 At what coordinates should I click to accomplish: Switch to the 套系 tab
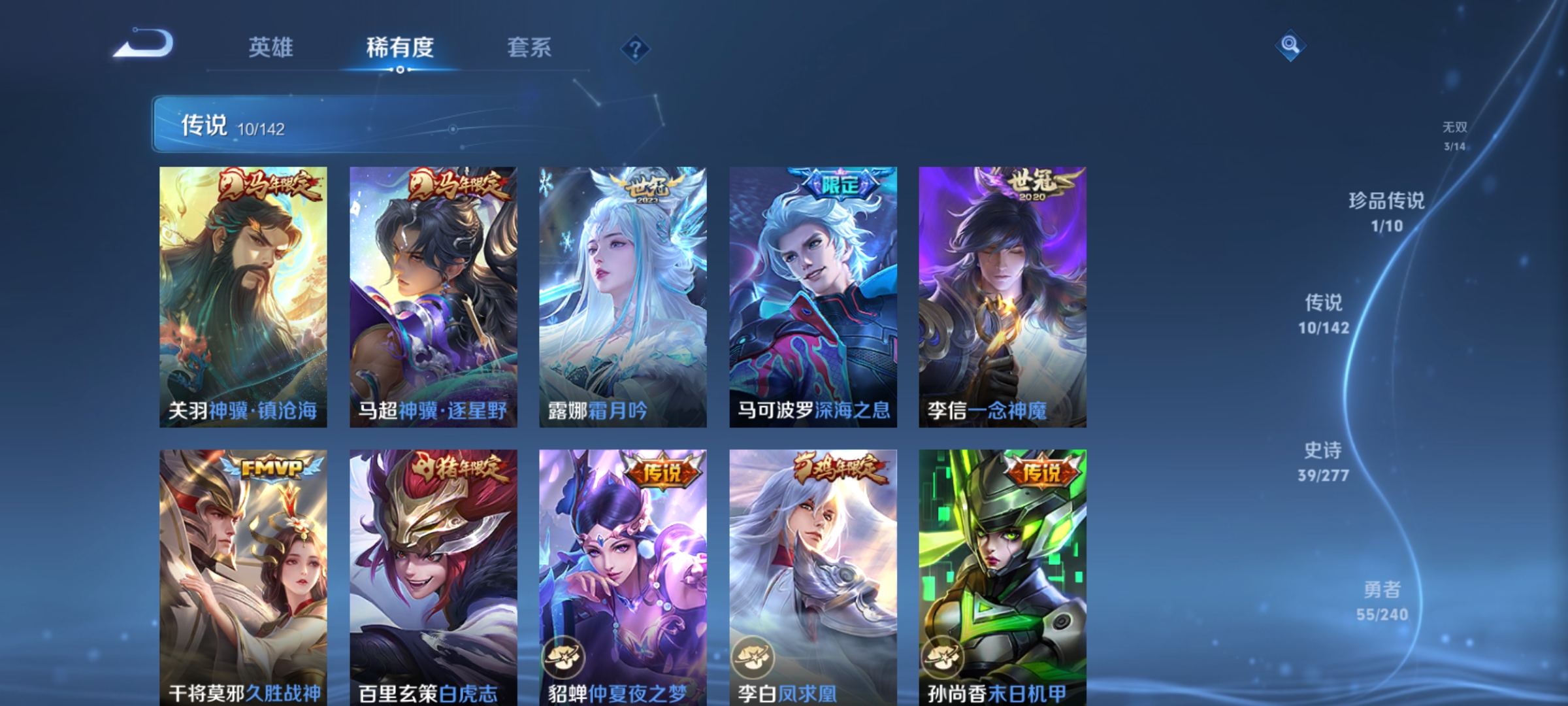[531, 47]
